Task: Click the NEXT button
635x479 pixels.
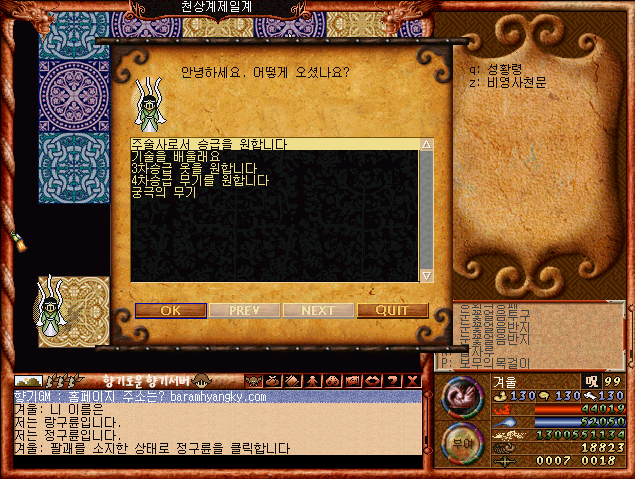Action: point(318,310)
